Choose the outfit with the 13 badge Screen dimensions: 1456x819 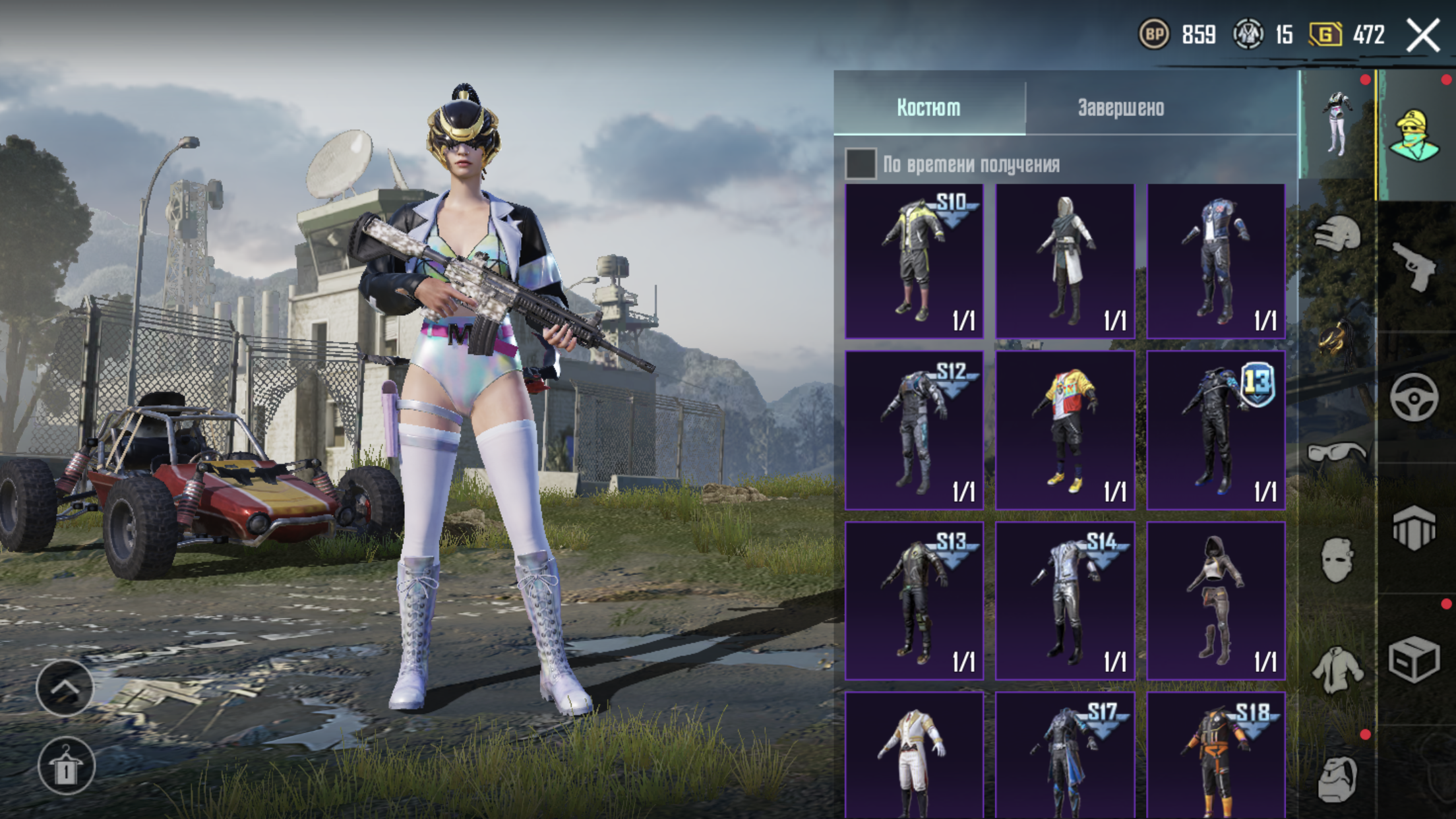1215,430
